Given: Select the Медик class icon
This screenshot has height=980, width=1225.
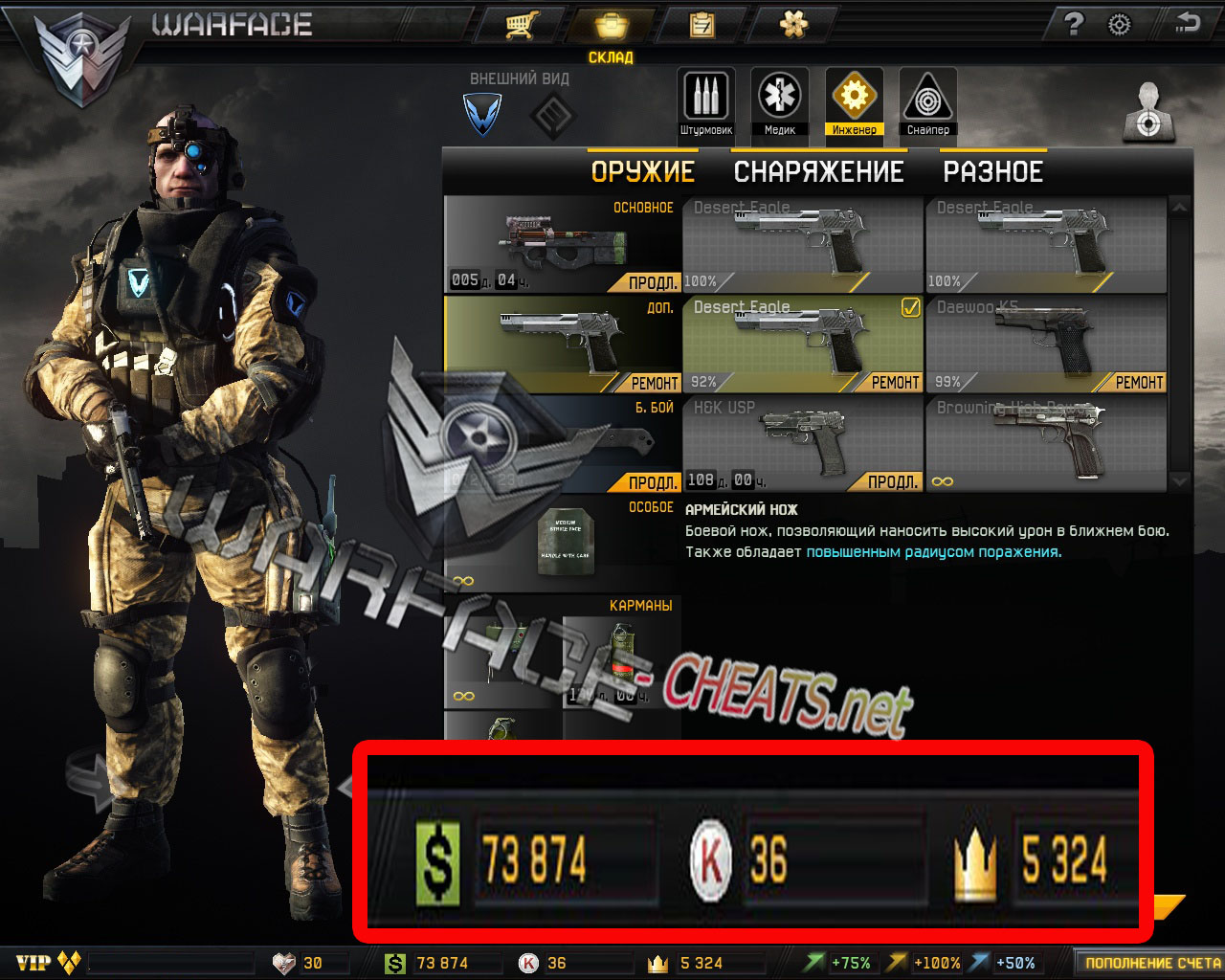Looking at the screenshot, I should pos(779,99).
